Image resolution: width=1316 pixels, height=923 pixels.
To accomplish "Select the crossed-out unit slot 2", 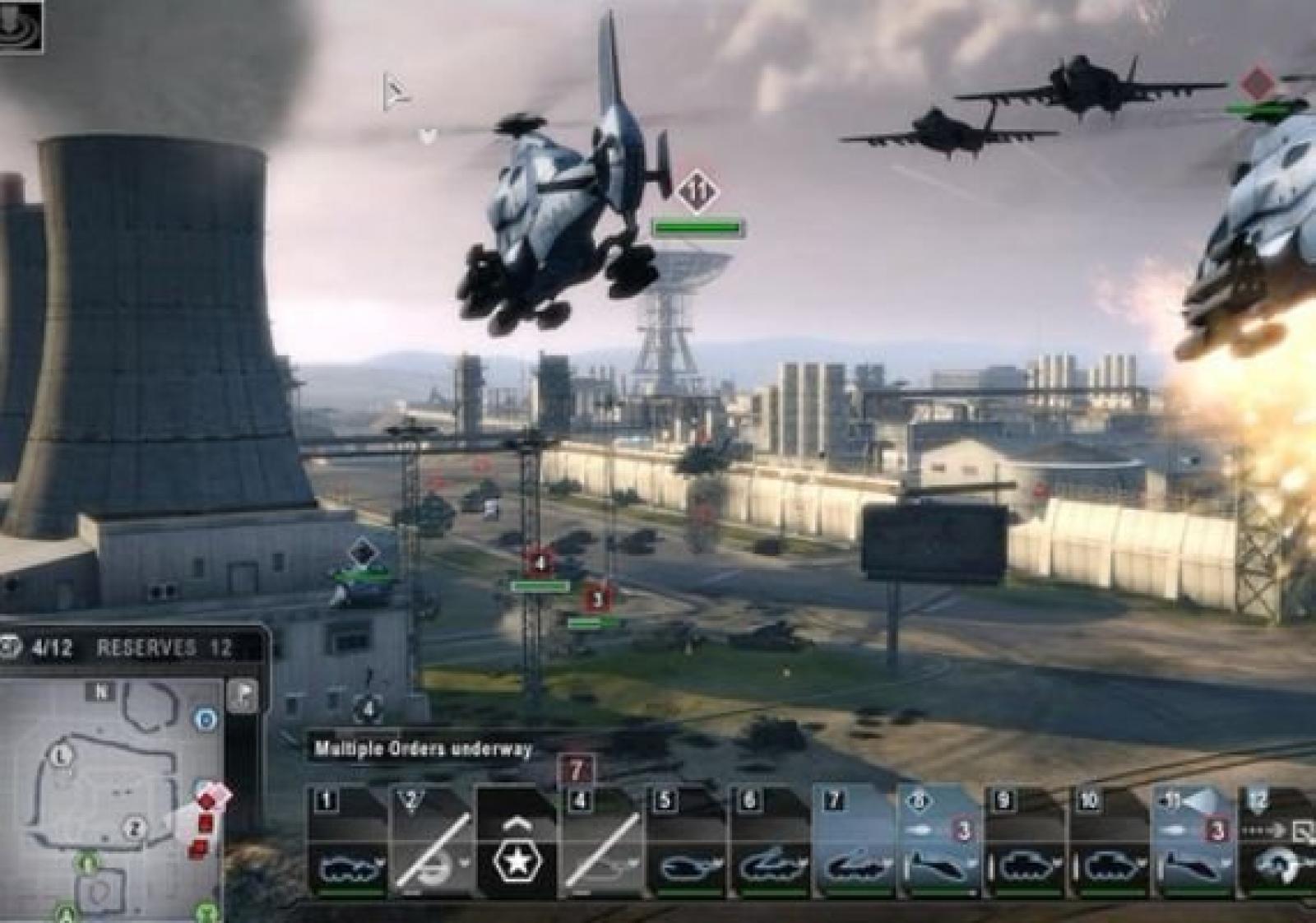I will pyautogui.click(x=433, y=839).
